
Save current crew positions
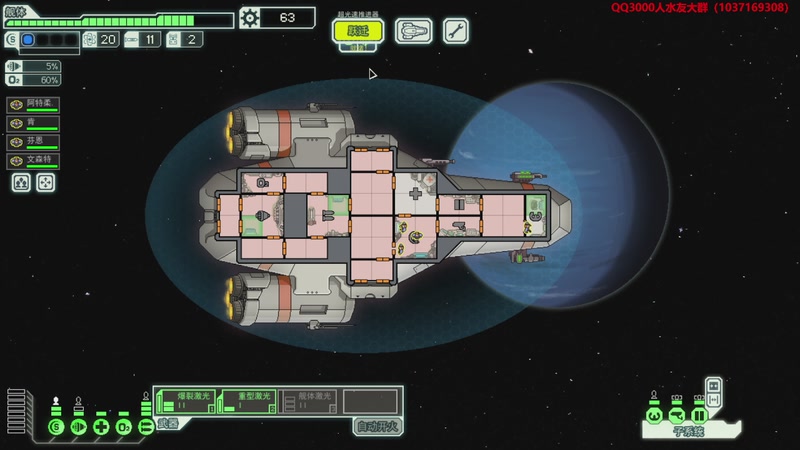tap(21, 183)
